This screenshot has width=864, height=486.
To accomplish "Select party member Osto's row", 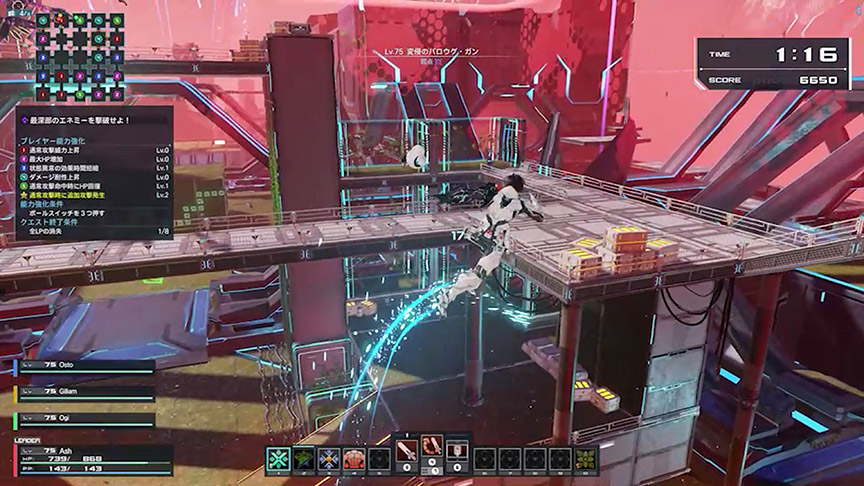I will click(84, 366).
